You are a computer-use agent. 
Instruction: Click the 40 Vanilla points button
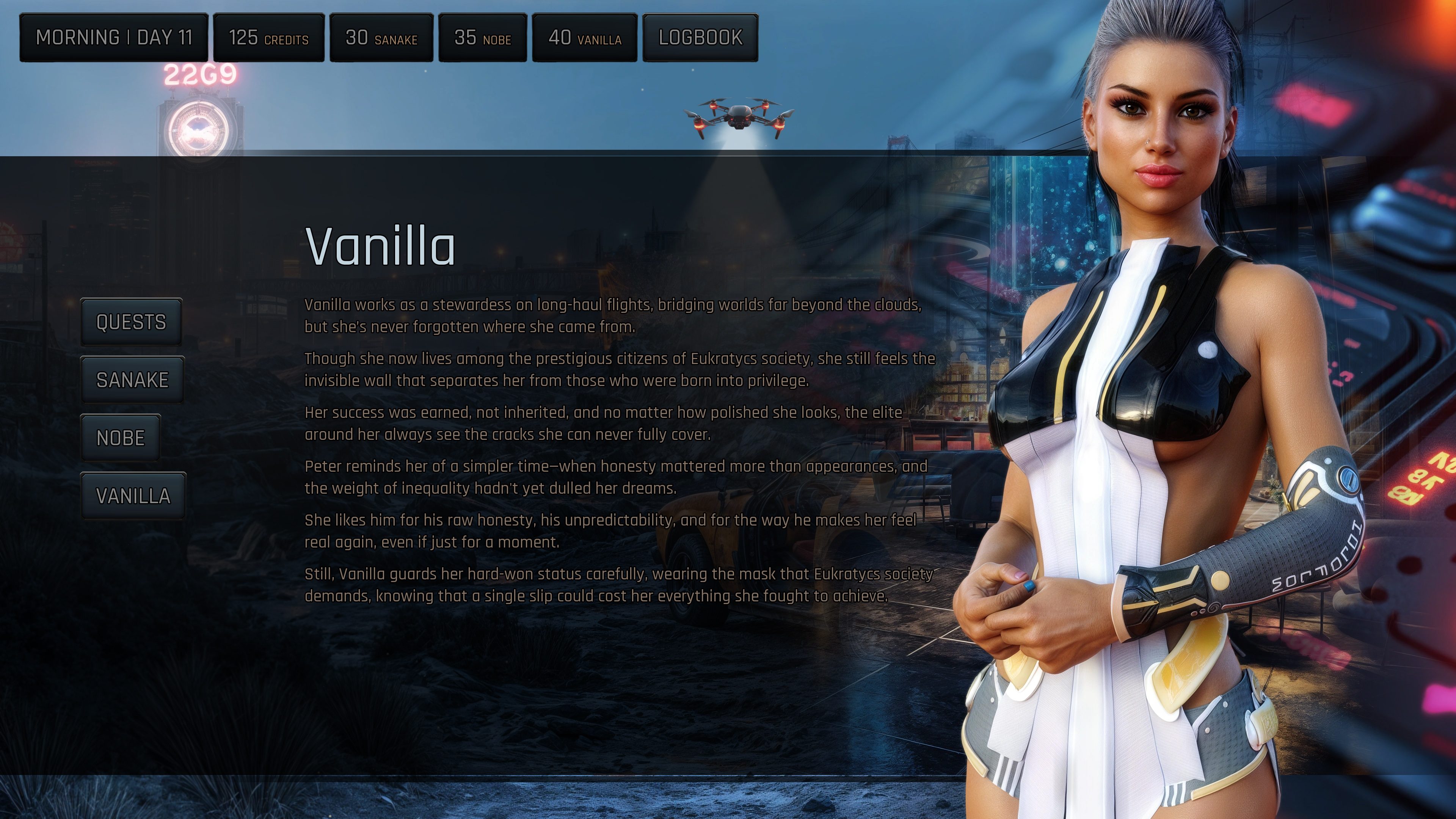(x=584, y=38)
